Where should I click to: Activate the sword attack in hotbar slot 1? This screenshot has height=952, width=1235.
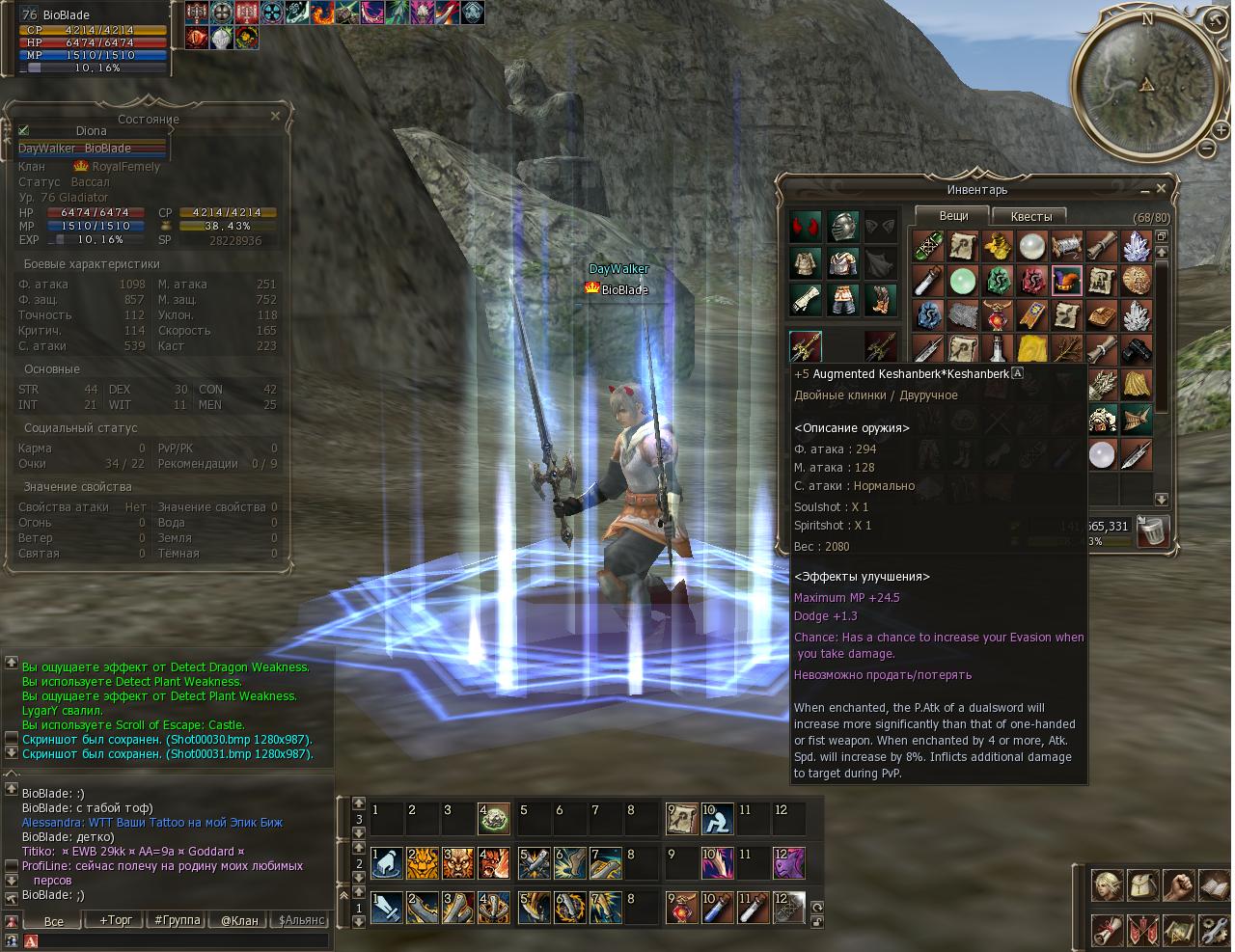click(387, 908)
